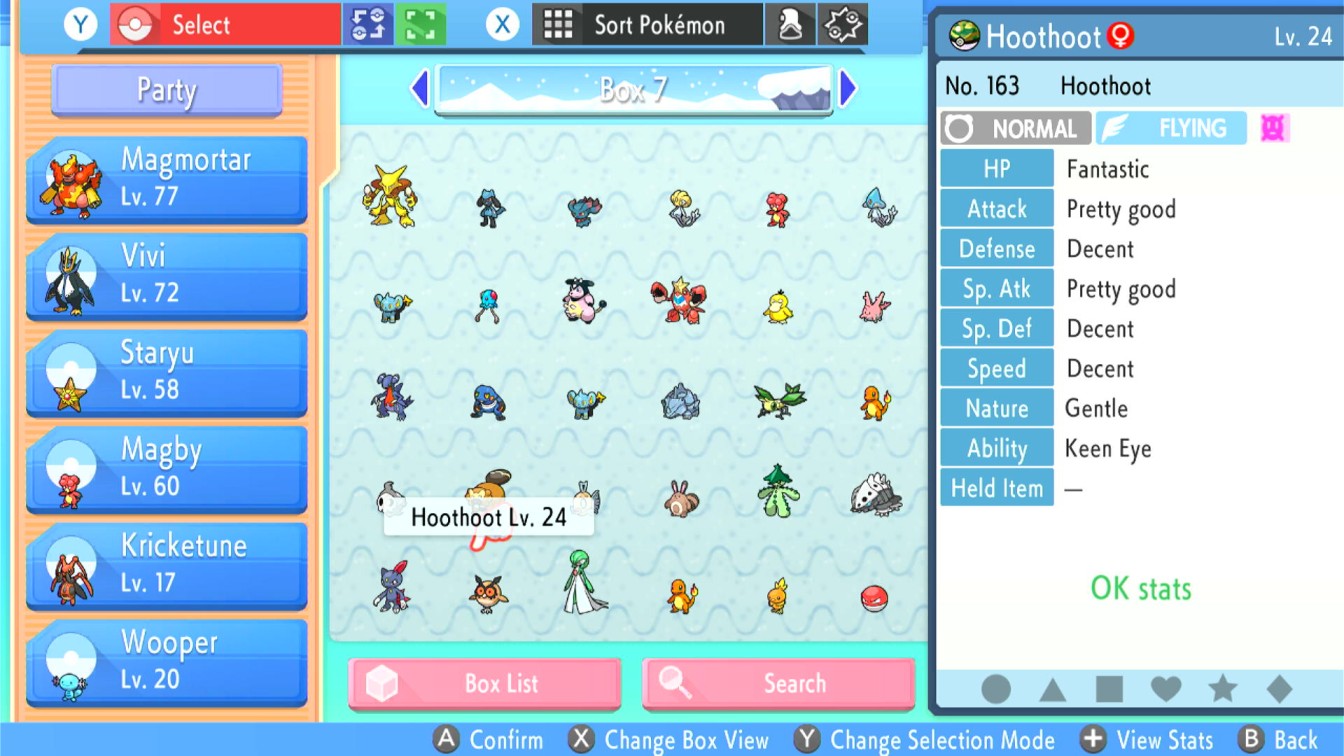1344x756 pixels.
Task: Click the green multi-select box icon
Action: pos(421,22)
